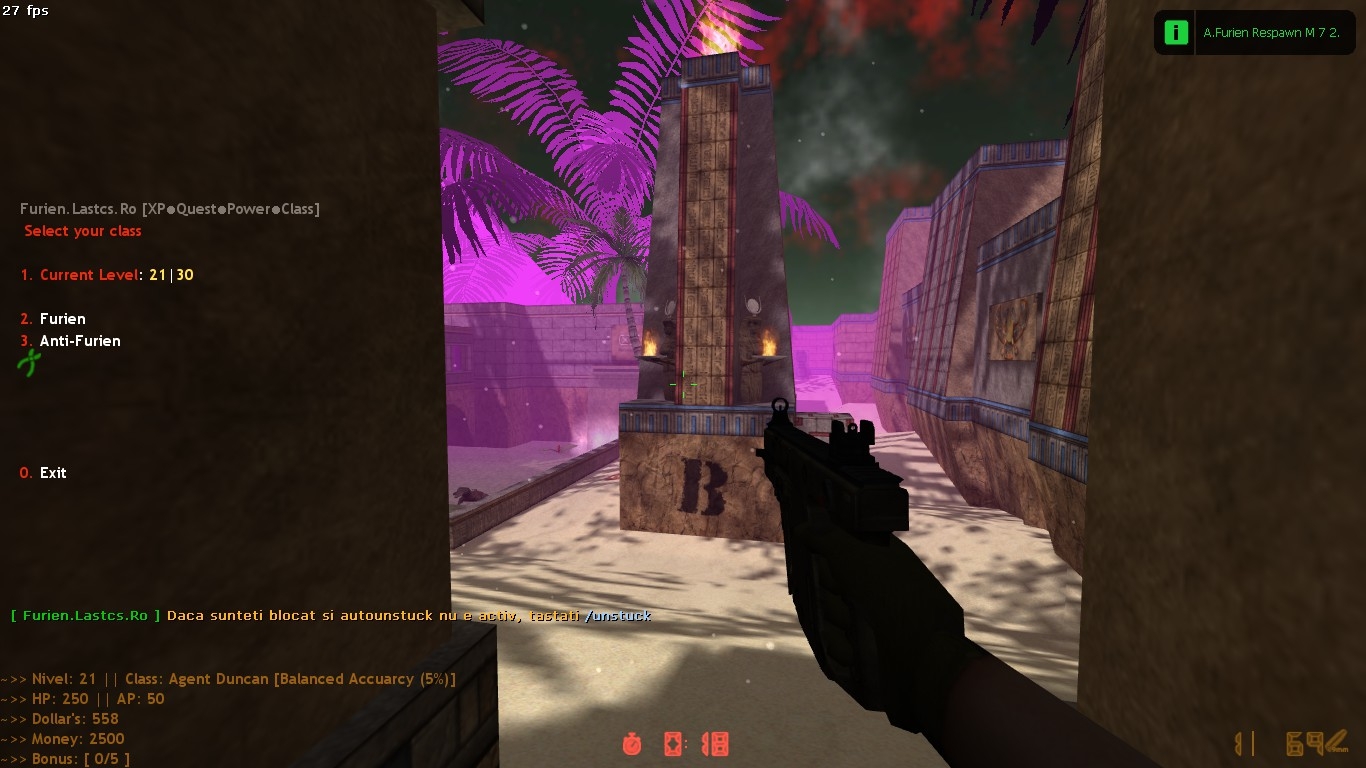1366x768 pixels.
Task: Select Current Level 21|30 option
Action: (106, 274)
